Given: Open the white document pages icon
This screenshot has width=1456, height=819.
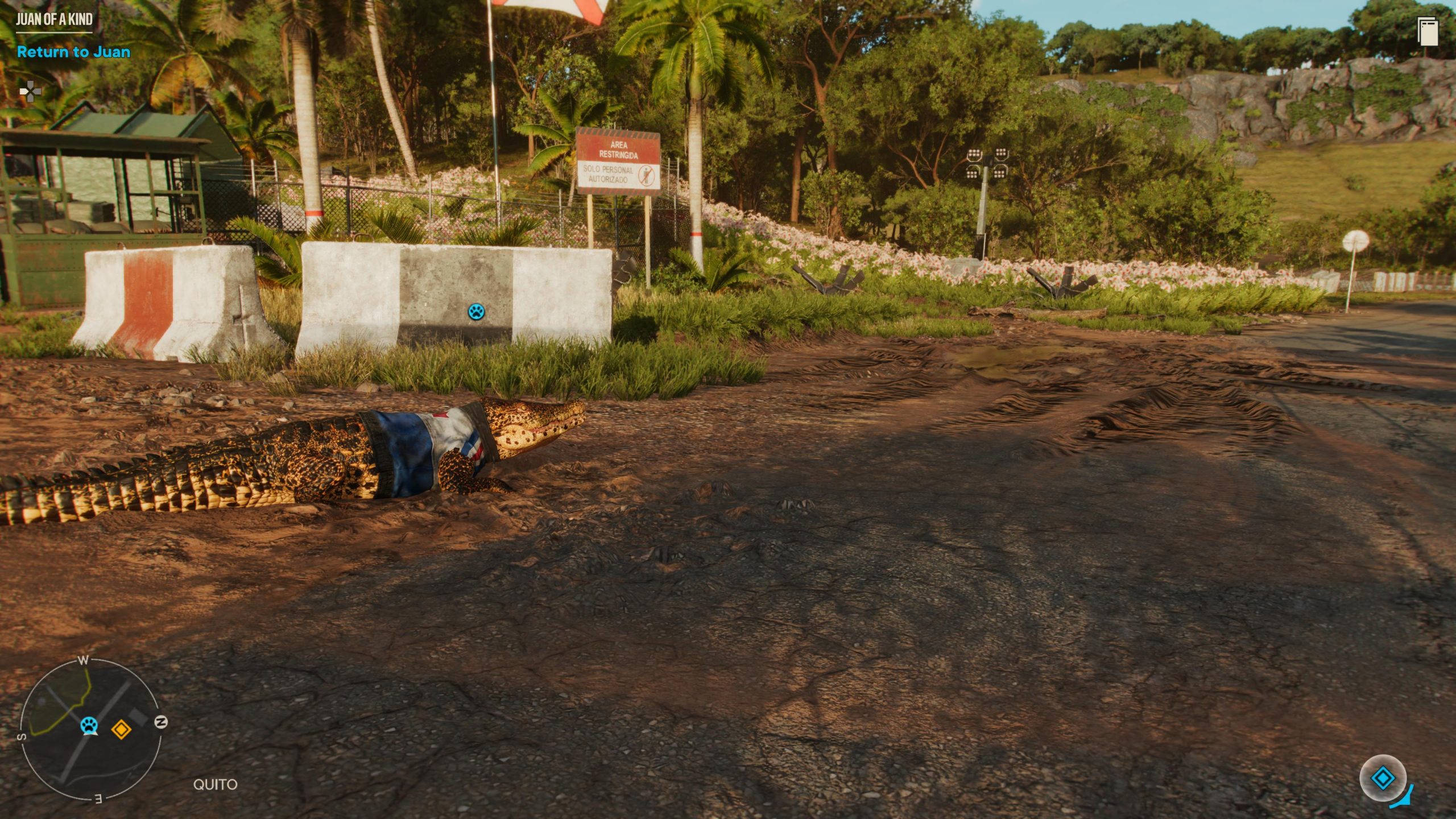Looking at the screenshot, I should point(1428,31).
